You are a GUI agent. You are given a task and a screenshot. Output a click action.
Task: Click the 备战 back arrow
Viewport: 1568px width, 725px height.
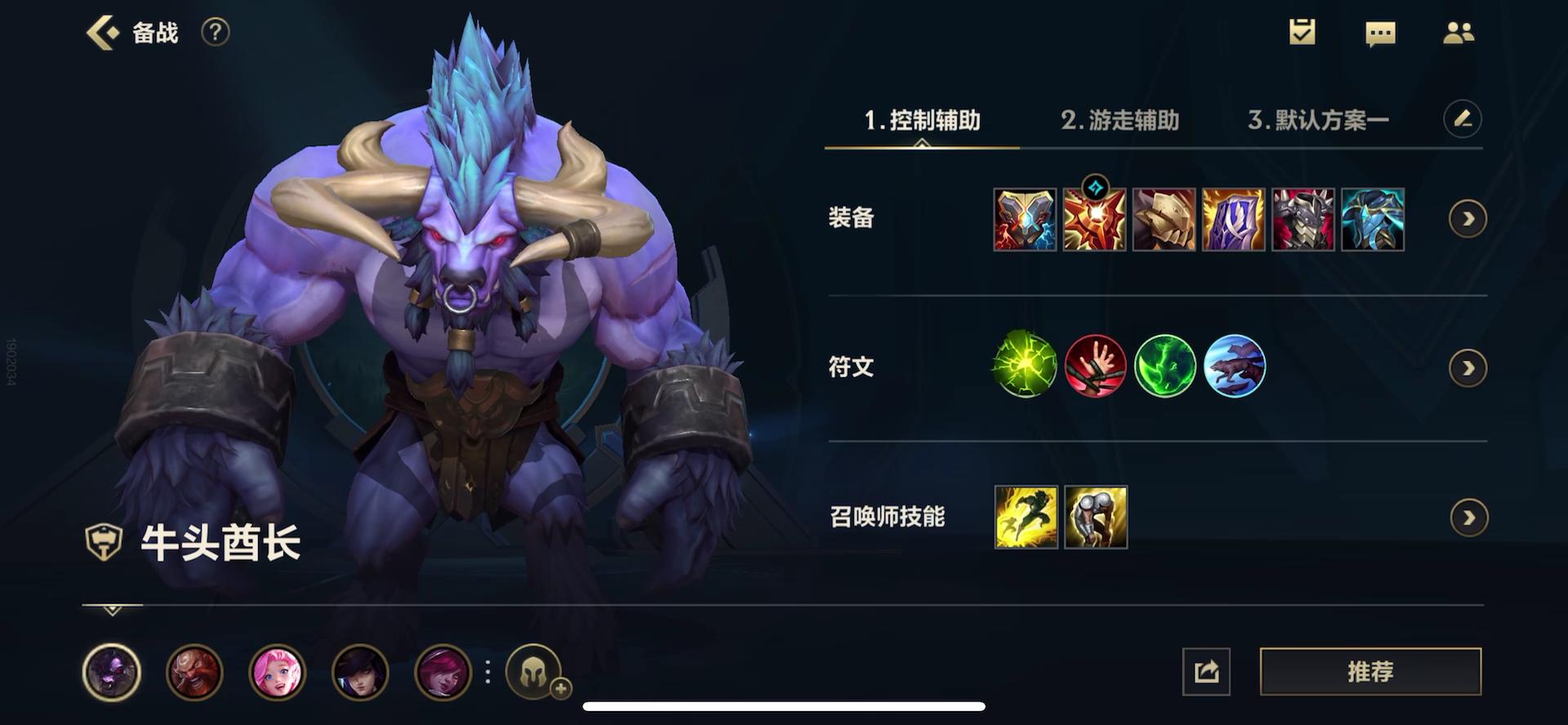coord(101,33)
